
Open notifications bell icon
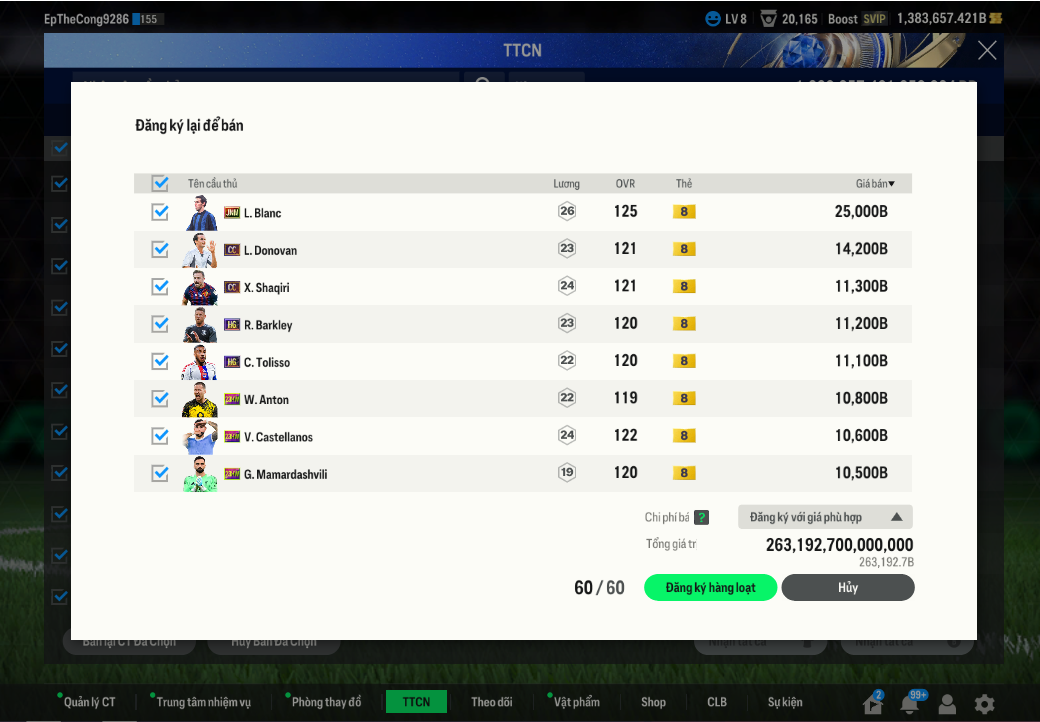pyautogui.click(x=909, y=704)
